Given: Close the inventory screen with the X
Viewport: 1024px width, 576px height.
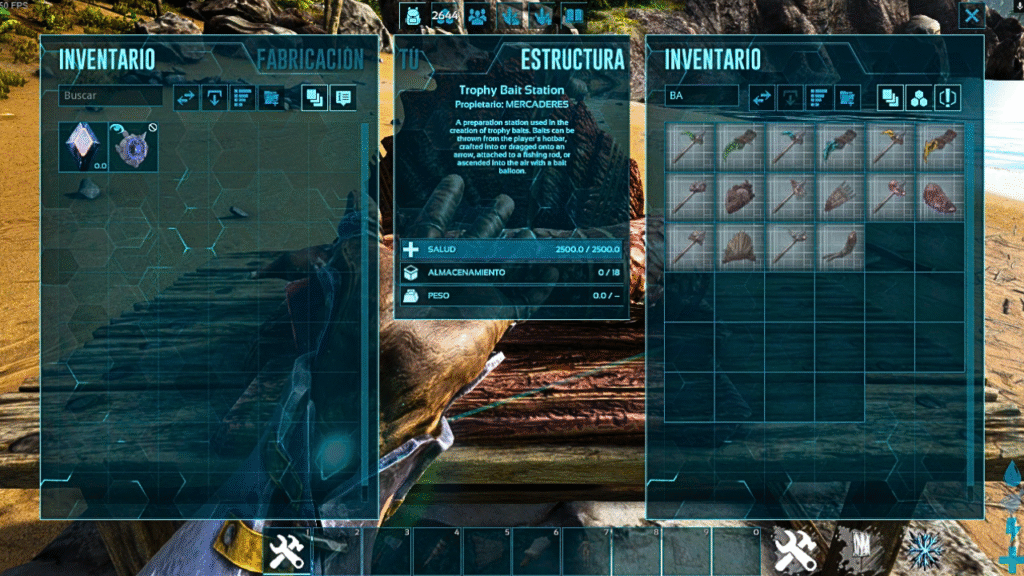Looking at the screenshot, I should [x=972, y=15].
